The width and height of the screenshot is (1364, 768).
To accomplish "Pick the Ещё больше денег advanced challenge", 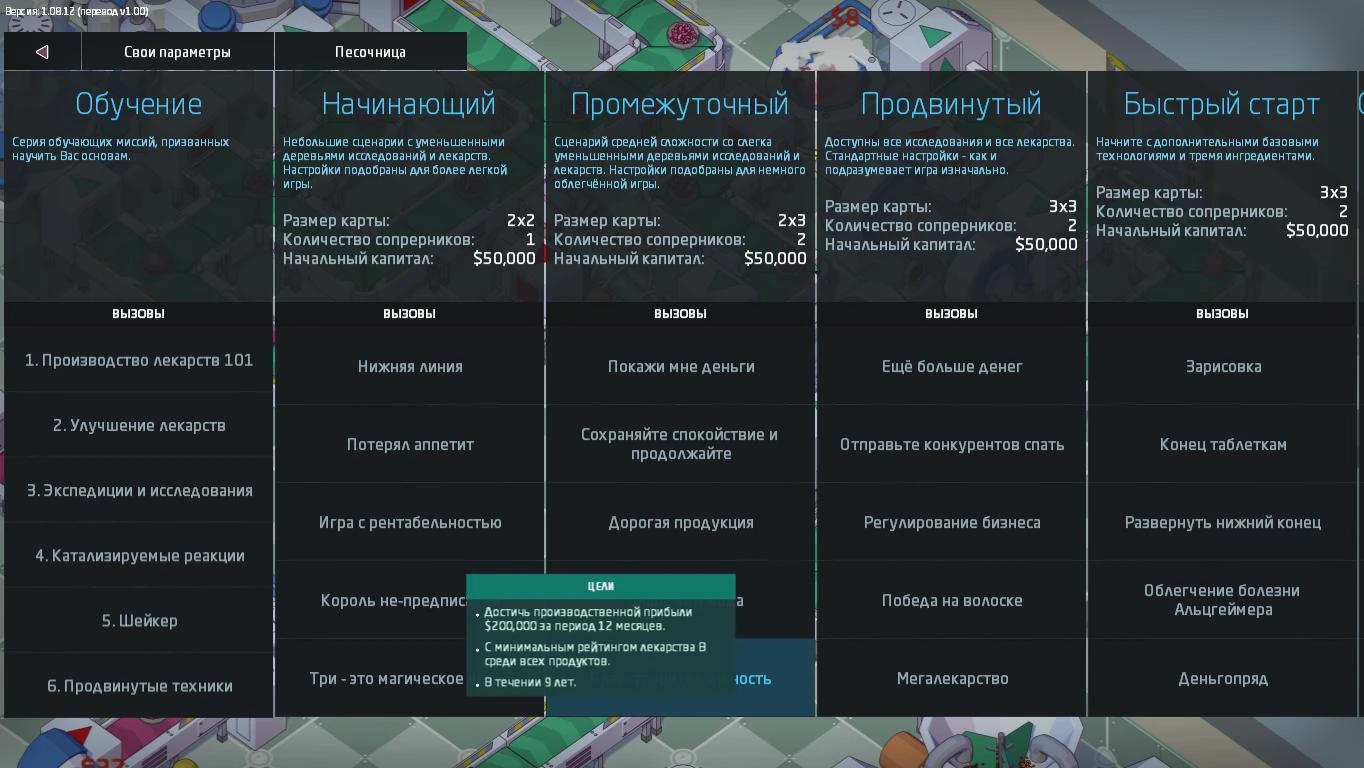I will click(950, 366).
